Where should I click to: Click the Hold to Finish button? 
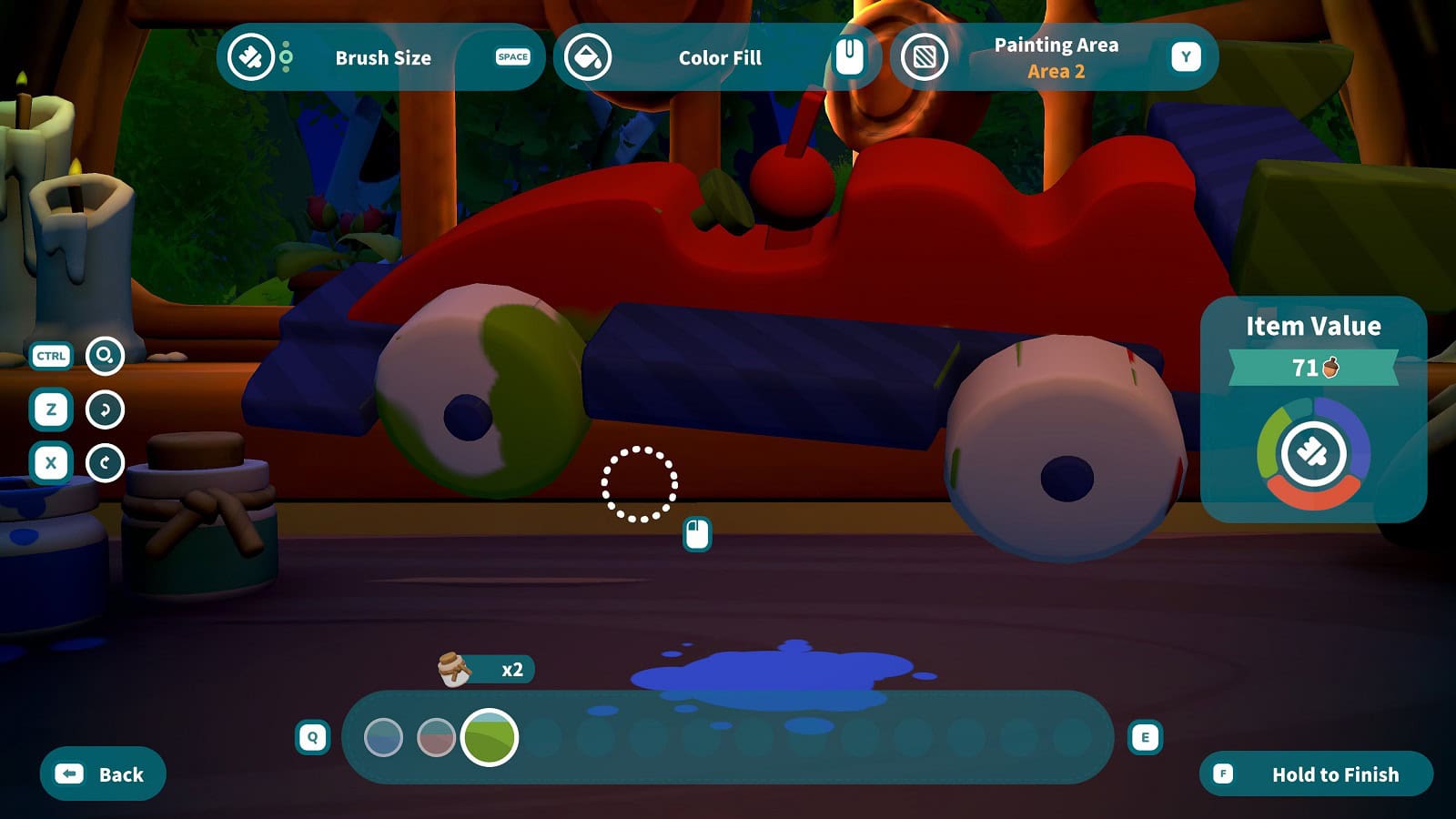[1316, 774]
